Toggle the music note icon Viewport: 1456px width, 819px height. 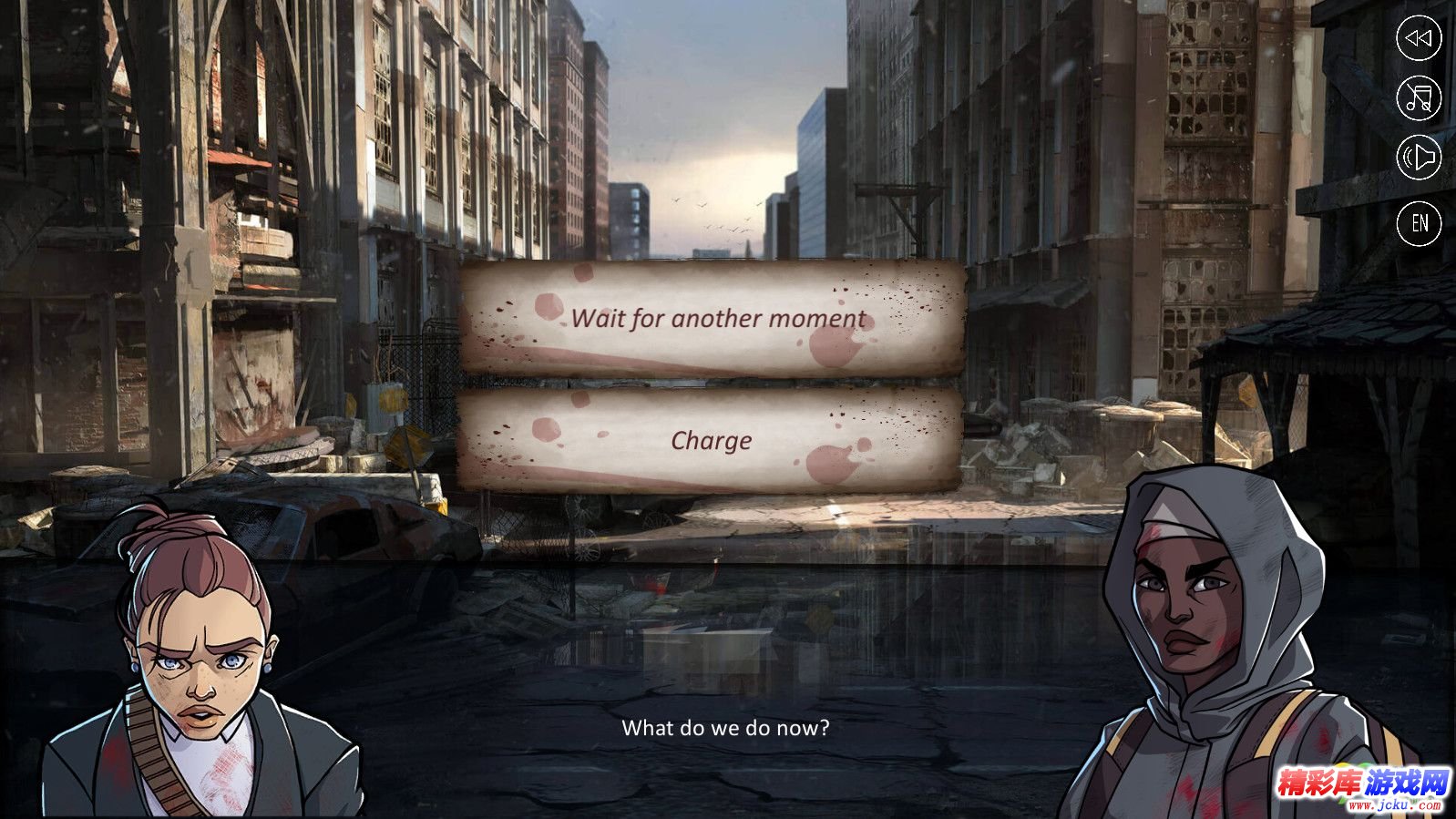coord(1419,98)
